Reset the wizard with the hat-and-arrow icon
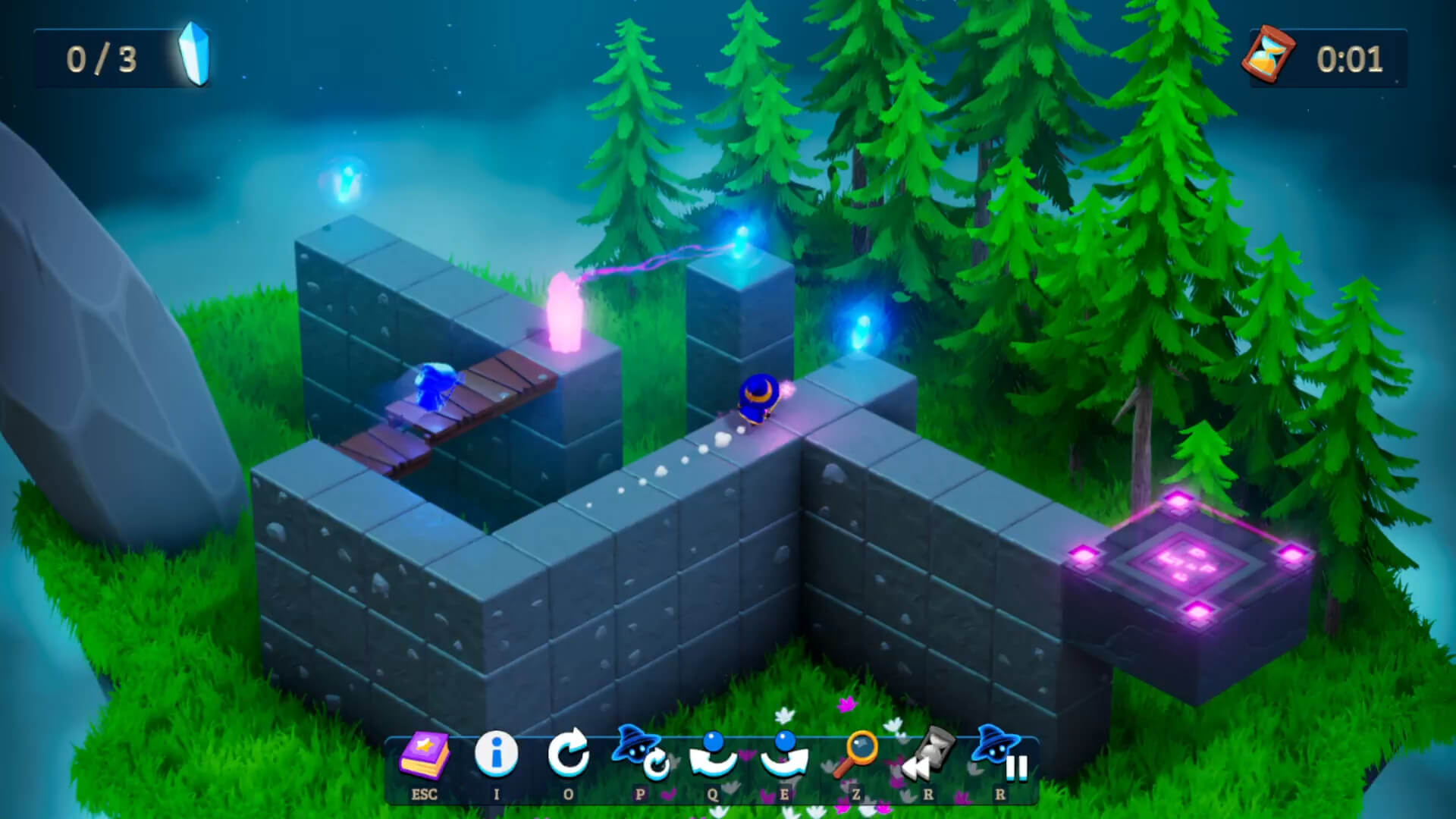Viewport: 1456px width, 819px height. [640, 755]
